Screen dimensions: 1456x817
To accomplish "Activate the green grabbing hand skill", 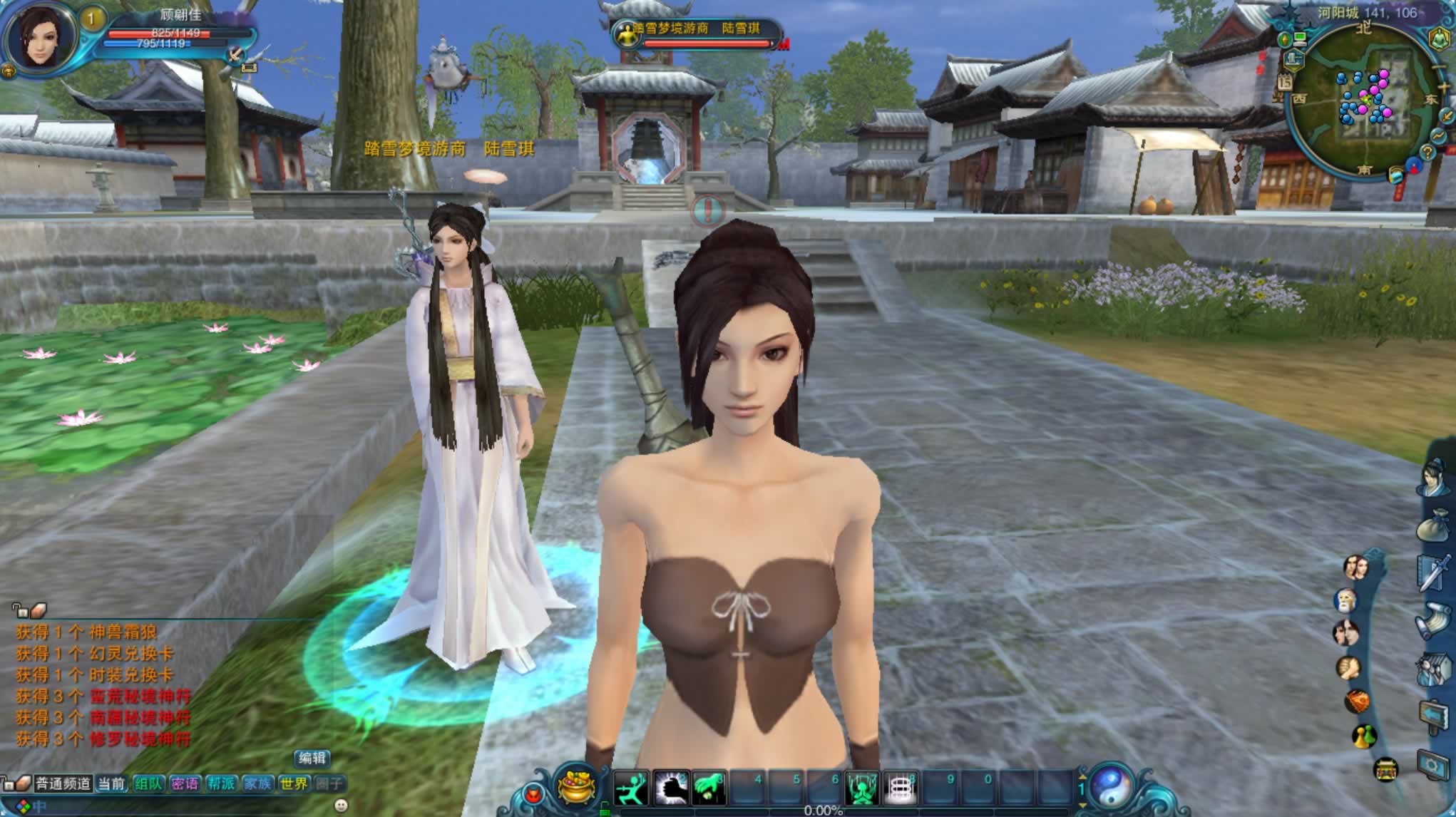I will 709,788.
